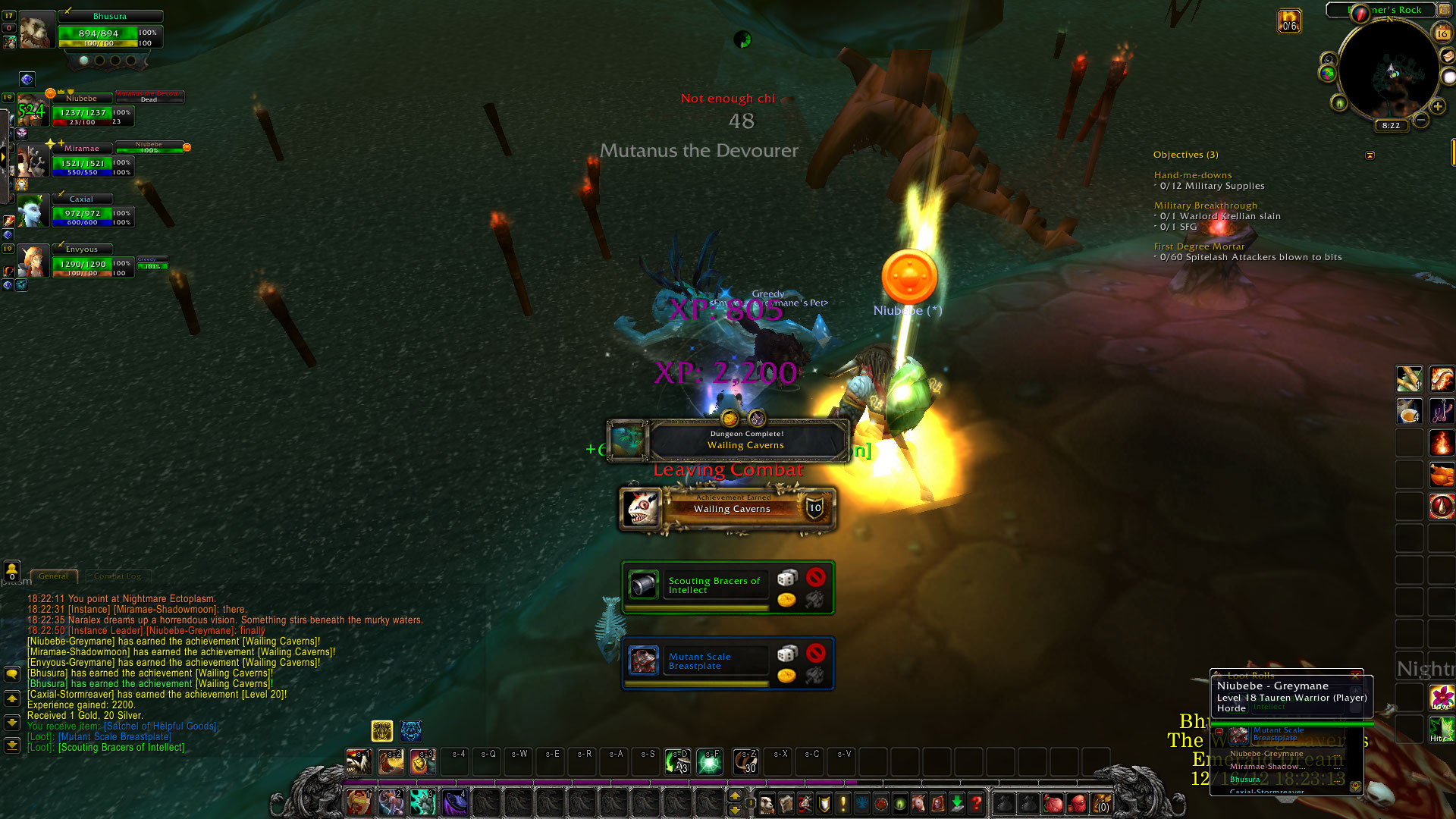Pass on Scouting Bracers of Intellect

click(816, 578)
